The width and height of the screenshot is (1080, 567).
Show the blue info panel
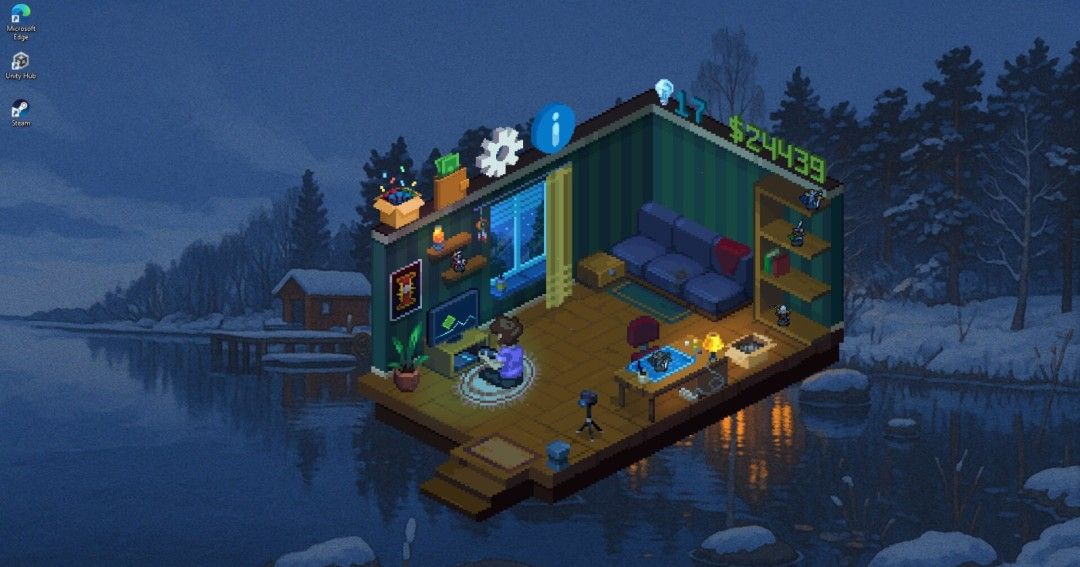553,128
